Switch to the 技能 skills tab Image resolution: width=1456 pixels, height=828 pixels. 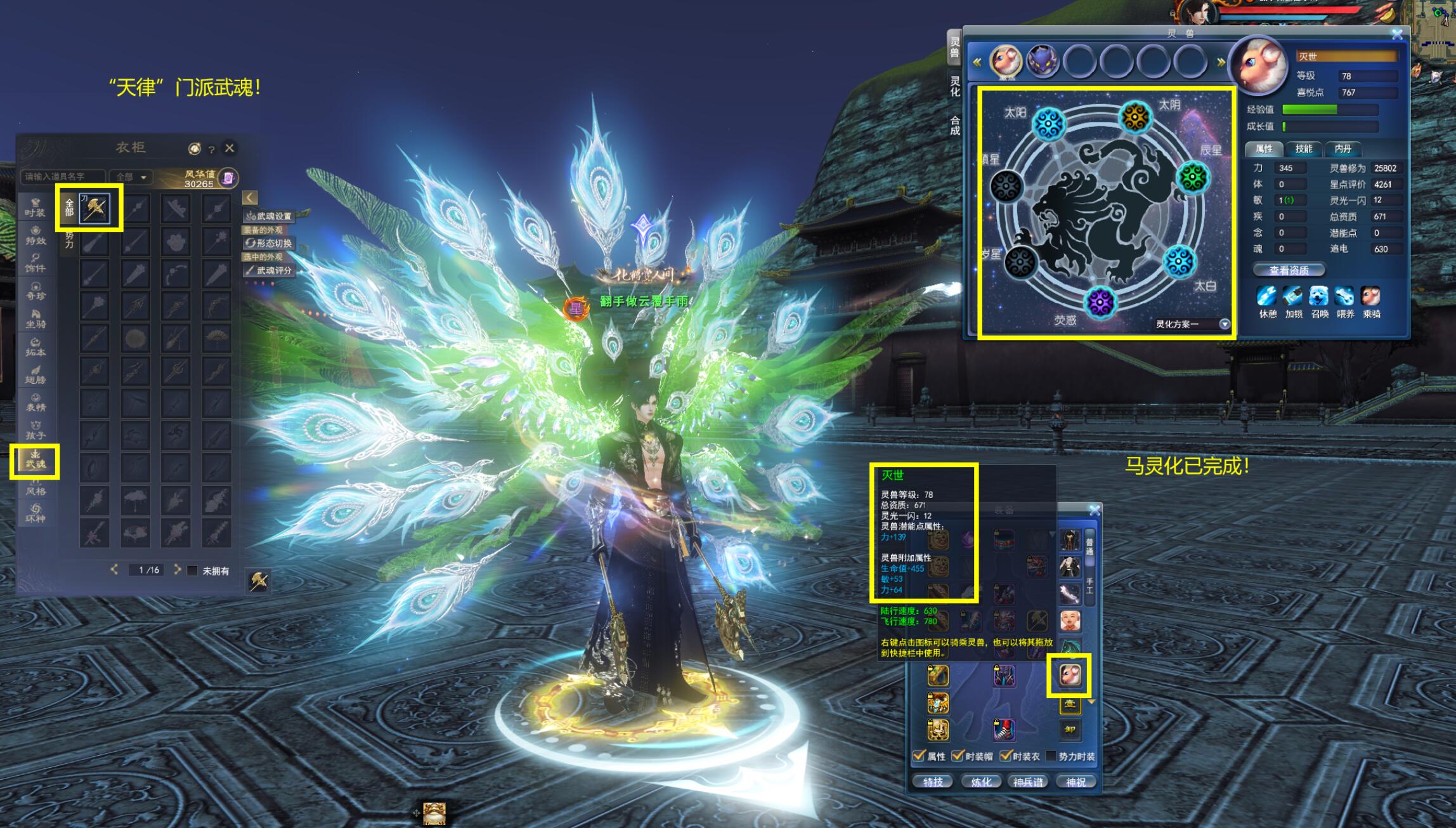[x=1303, y=149]
